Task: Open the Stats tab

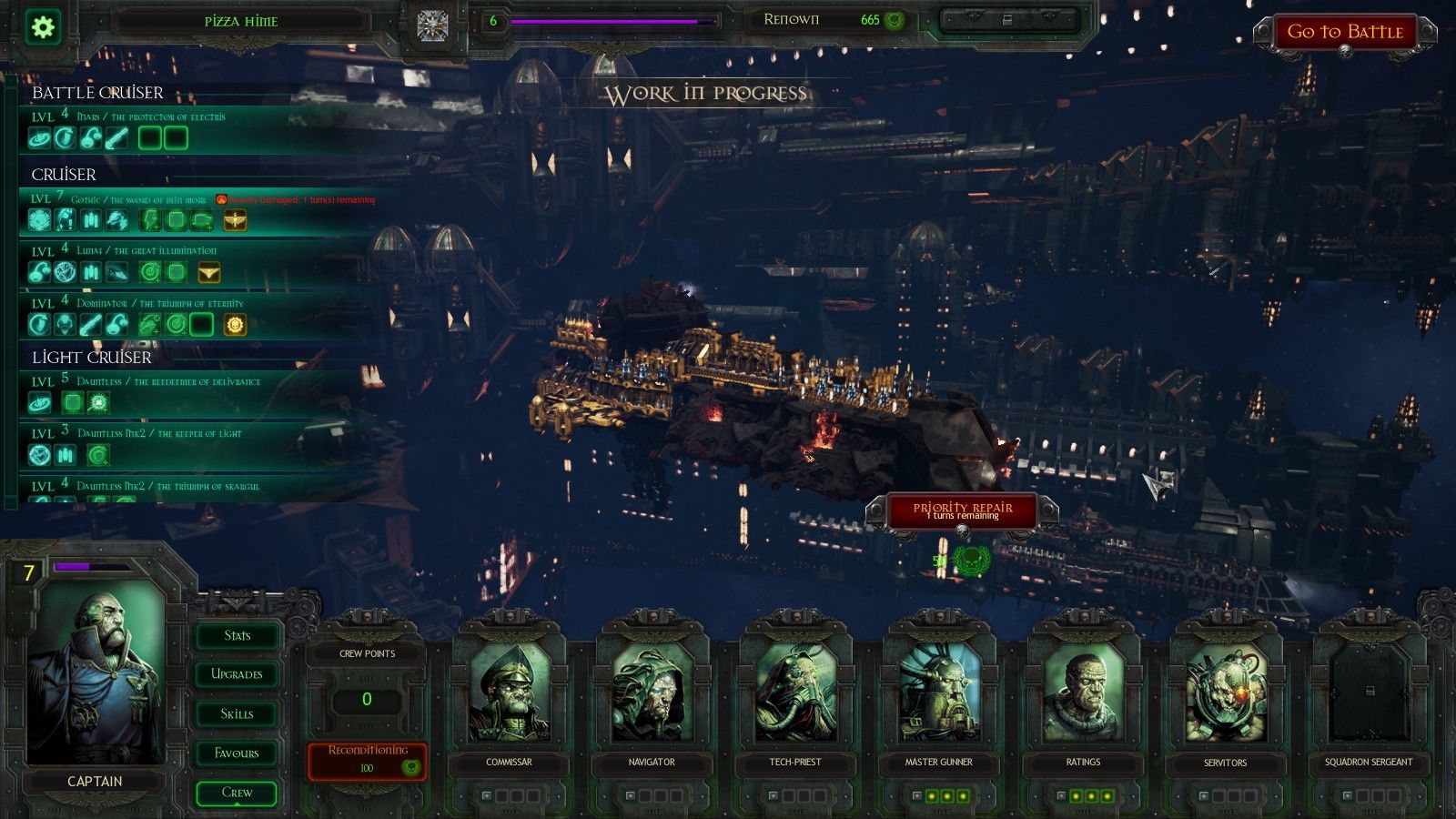Action: click(x=237, y=635)
